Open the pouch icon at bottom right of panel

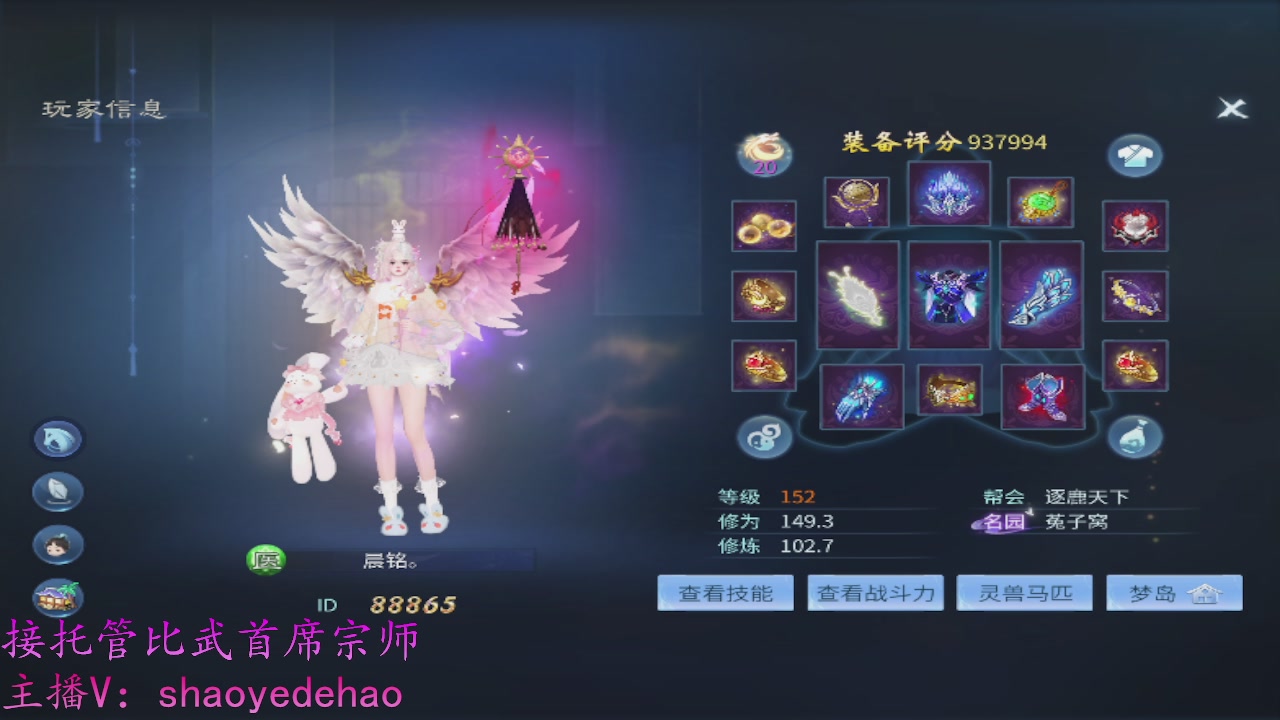(1135, 434)
